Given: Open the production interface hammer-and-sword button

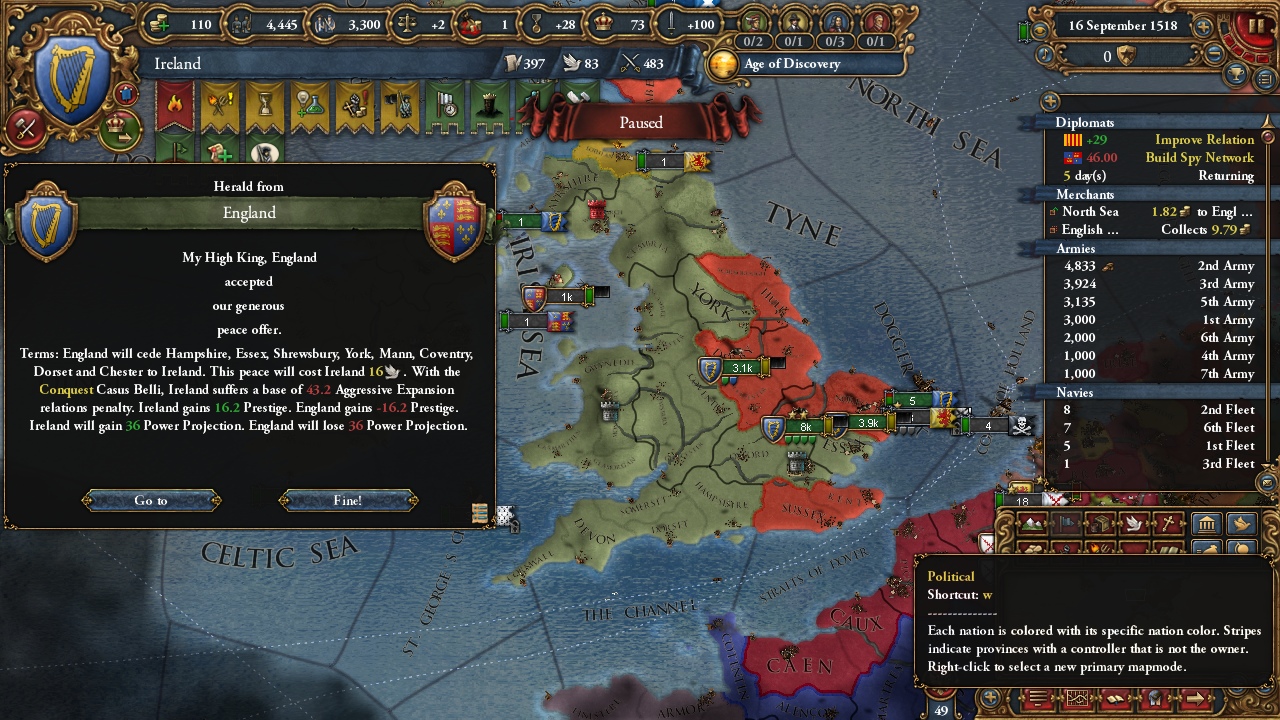Looking at the screenshot, I should 26,128.
